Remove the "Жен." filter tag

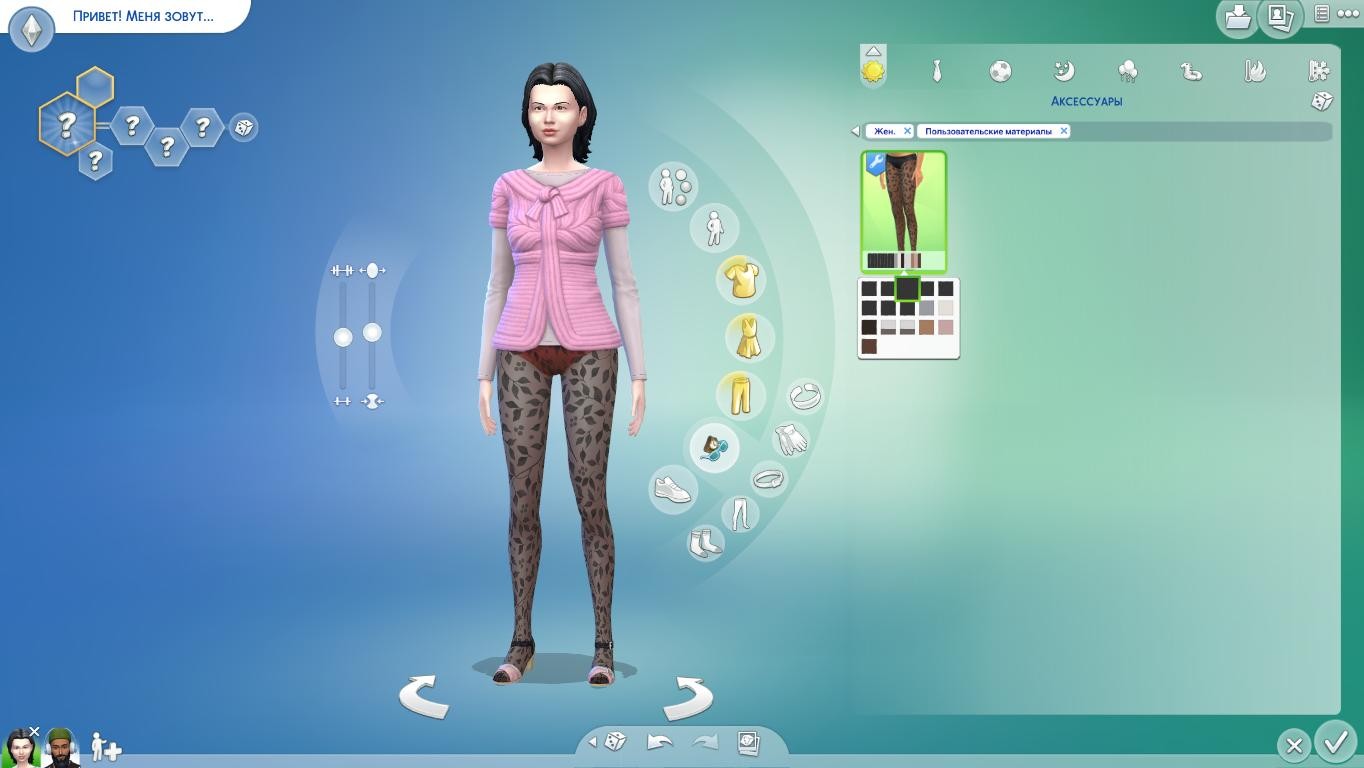point(907,131)
